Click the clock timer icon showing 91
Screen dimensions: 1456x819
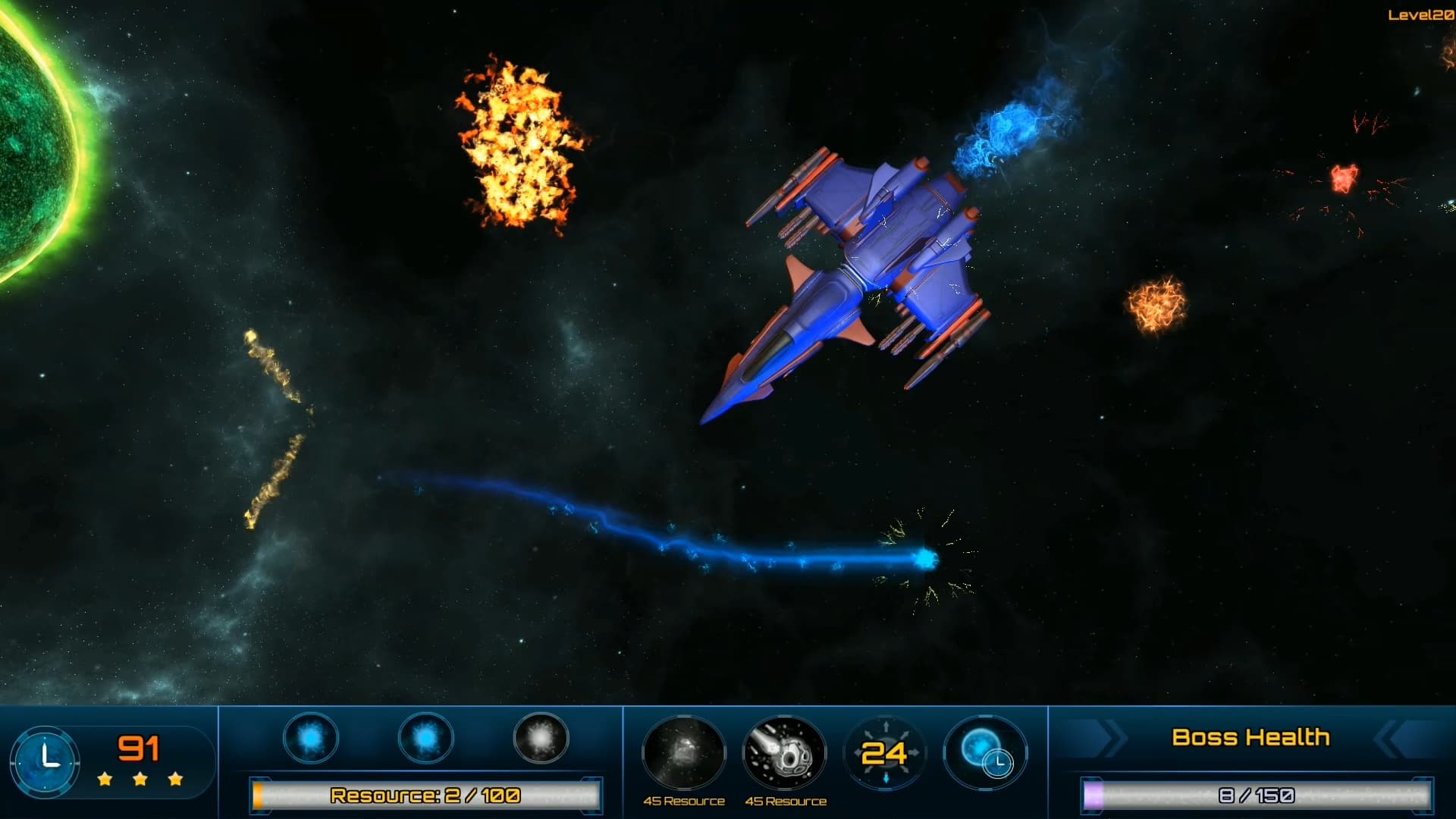[47, 761]
